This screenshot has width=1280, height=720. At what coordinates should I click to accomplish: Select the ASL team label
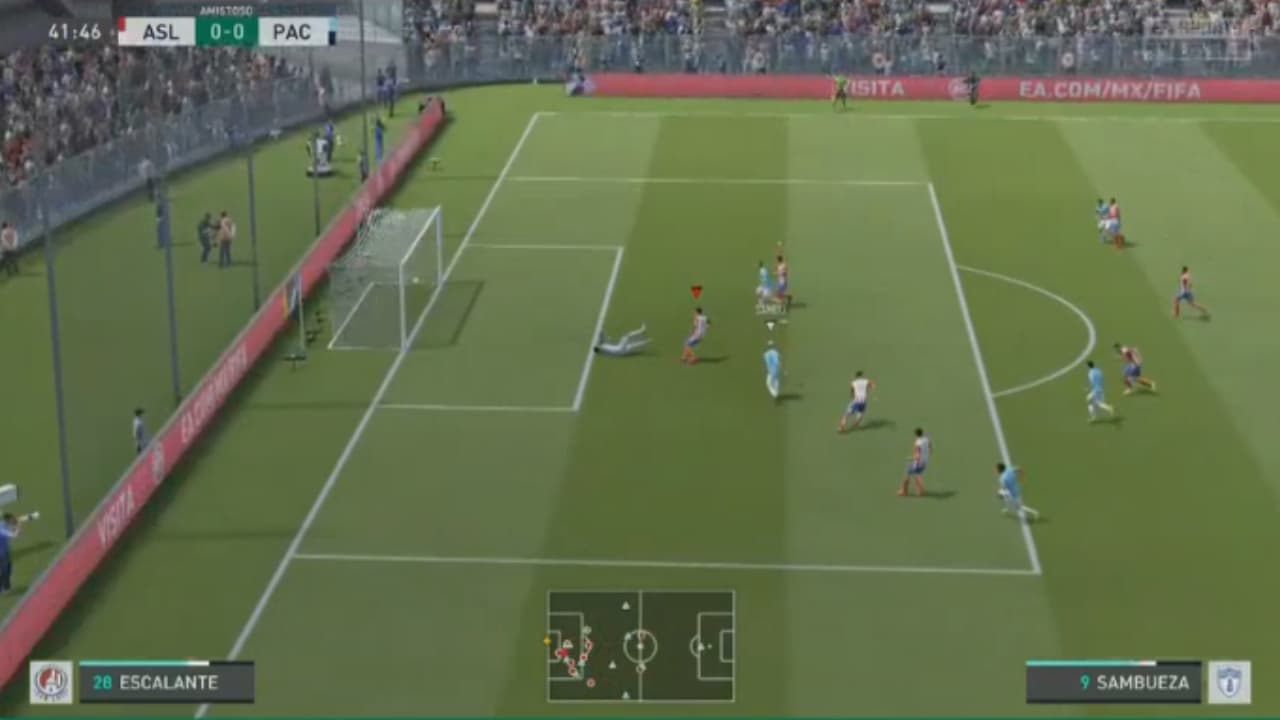(x=162, y=31)
